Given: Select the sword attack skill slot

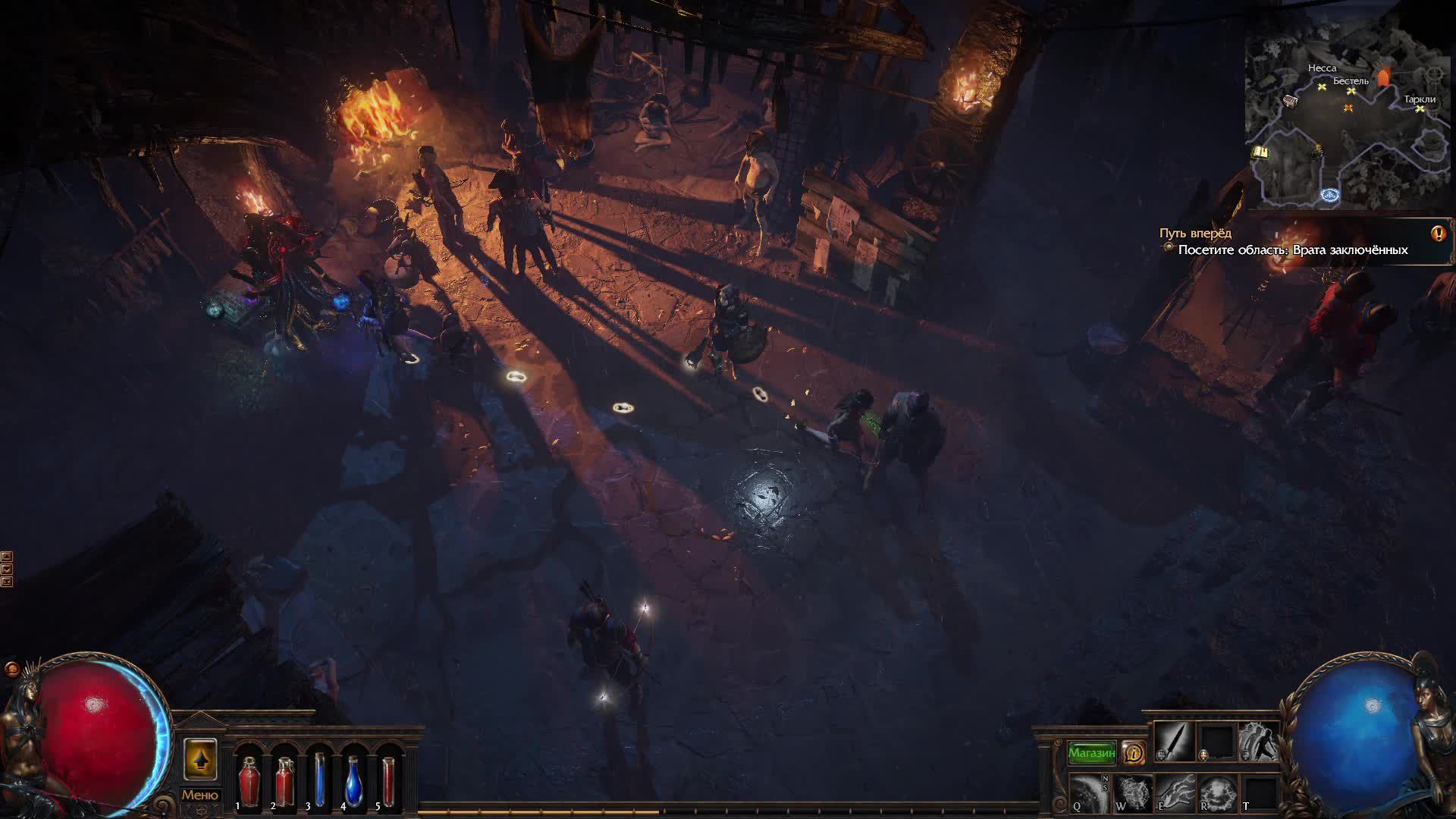Looking at the screenshot, I should coord(1175,741).
